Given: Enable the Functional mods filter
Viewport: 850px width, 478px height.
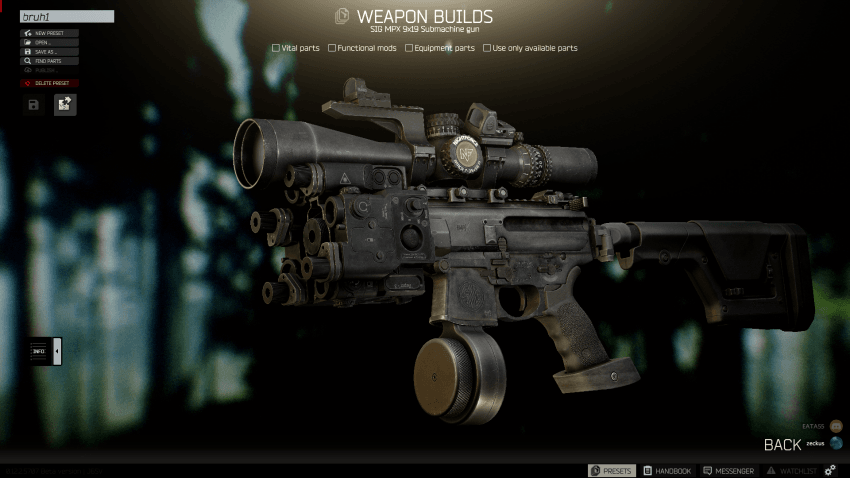Looking at the screenshot, I should coord(332,48).
